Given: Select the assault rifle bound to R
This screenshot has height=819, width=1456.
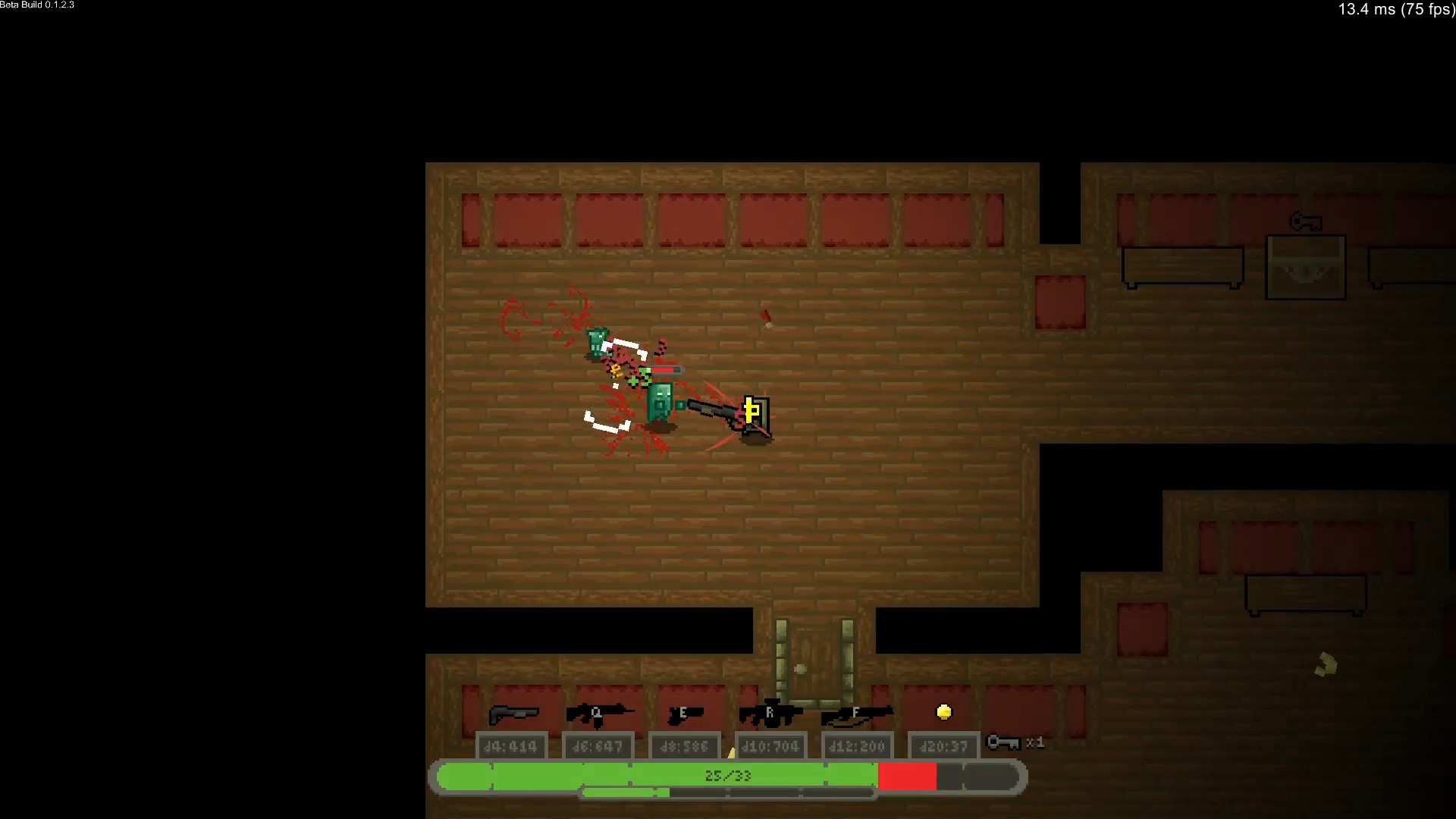Looking at the screenshot, I should pos(771,714).
